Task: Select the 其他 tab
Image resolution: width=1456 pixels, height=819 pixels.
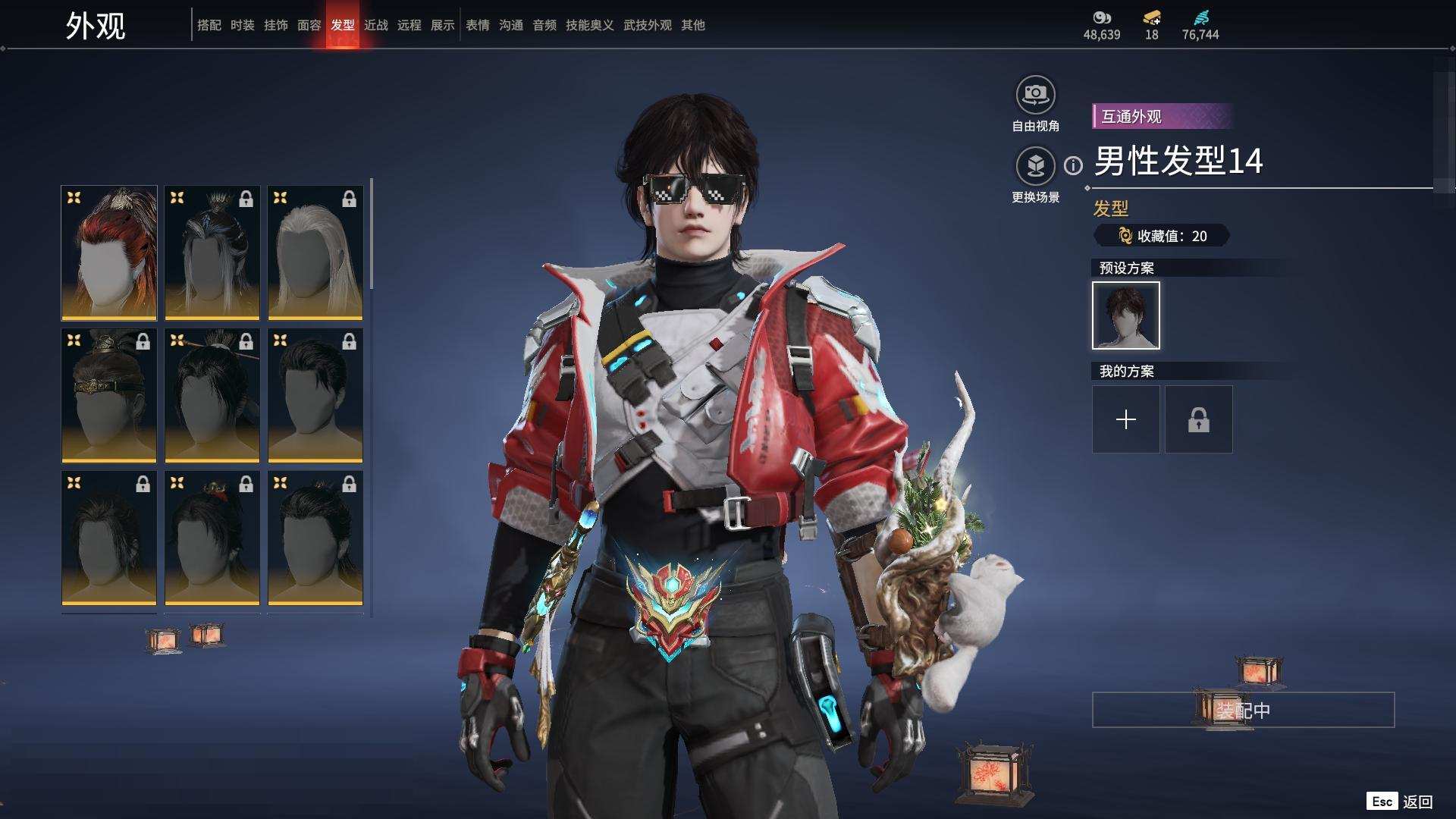Action: click(x=692, y=25)
